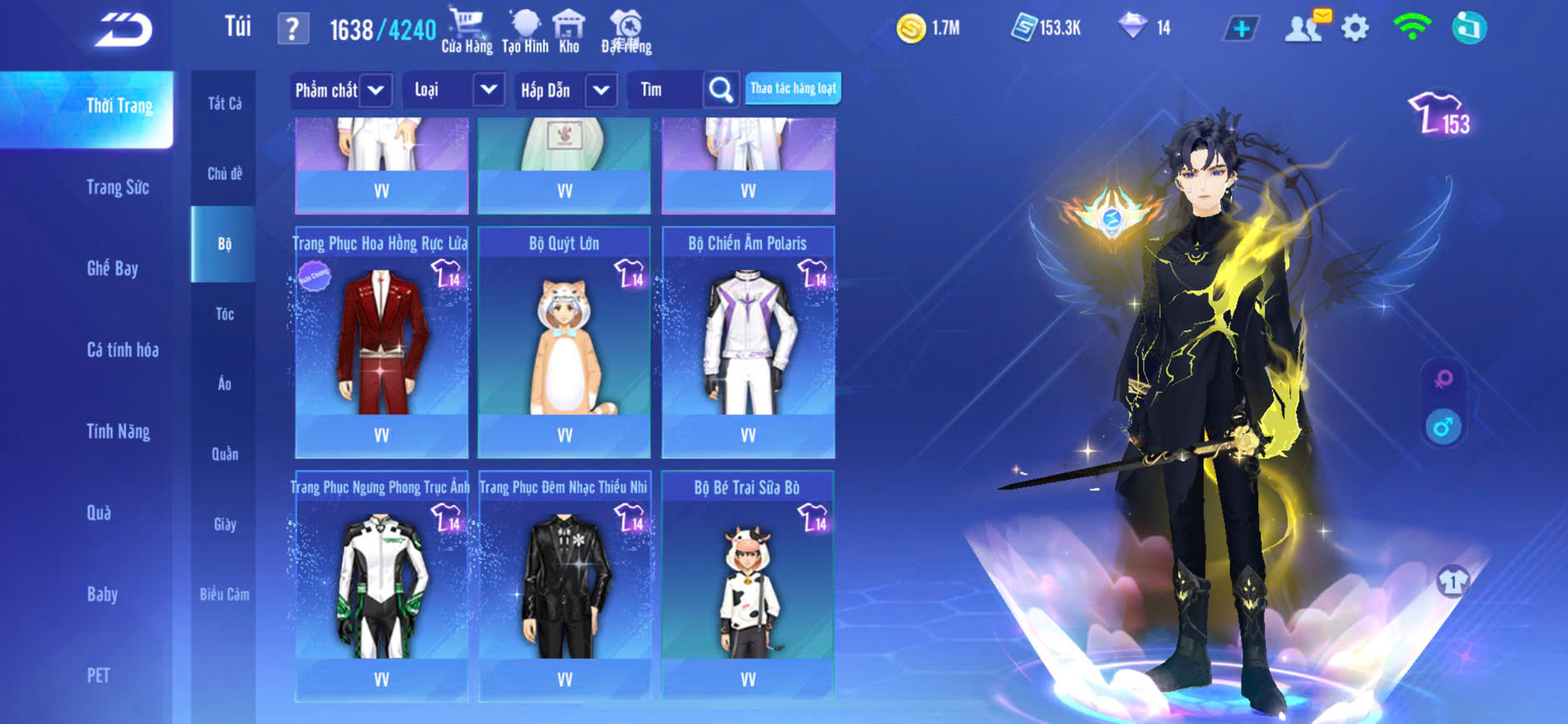
Task: Open the question mark help button
Action: [292, 30]
